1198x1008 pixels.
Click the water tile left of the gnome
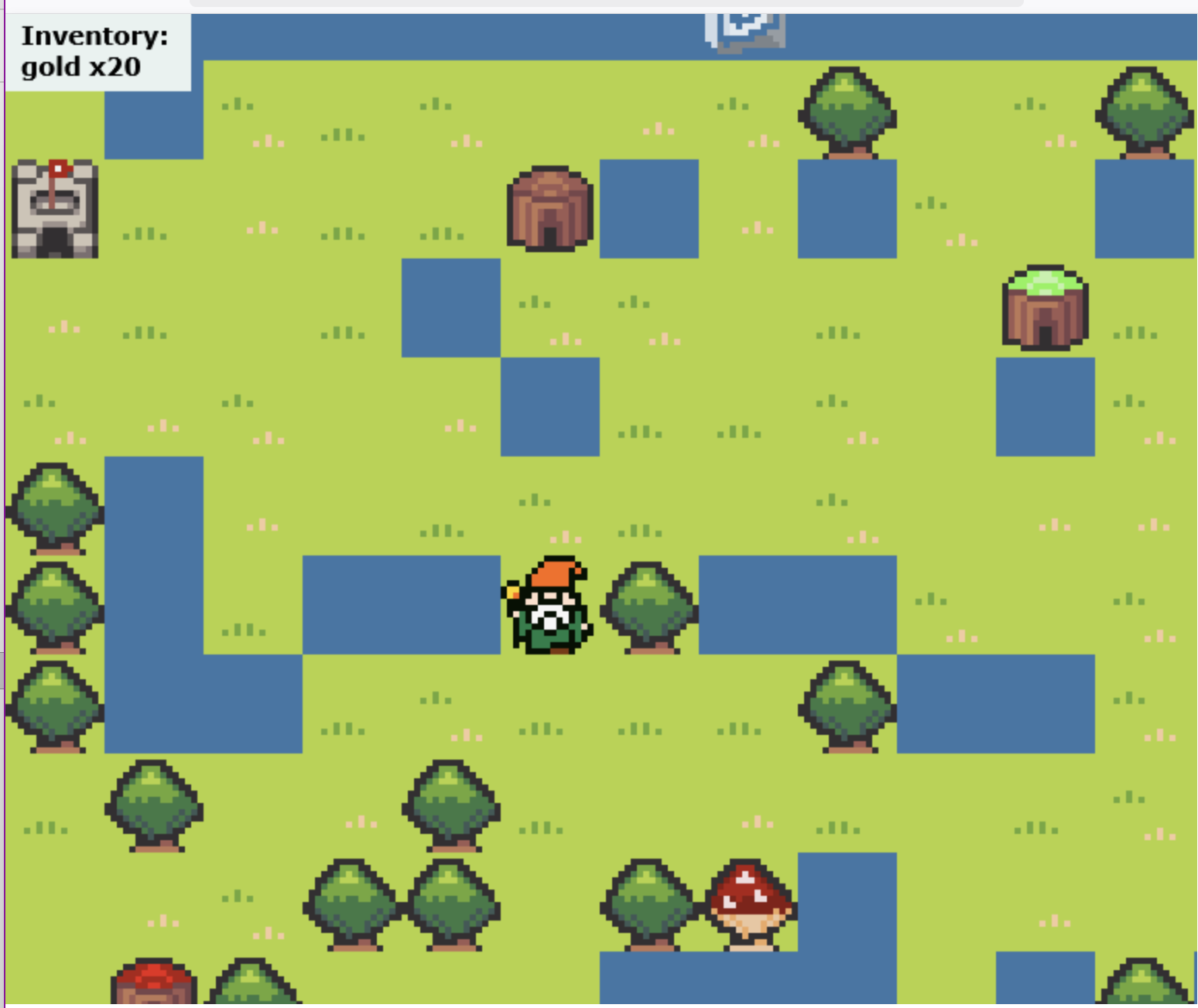tap(402, 603)
